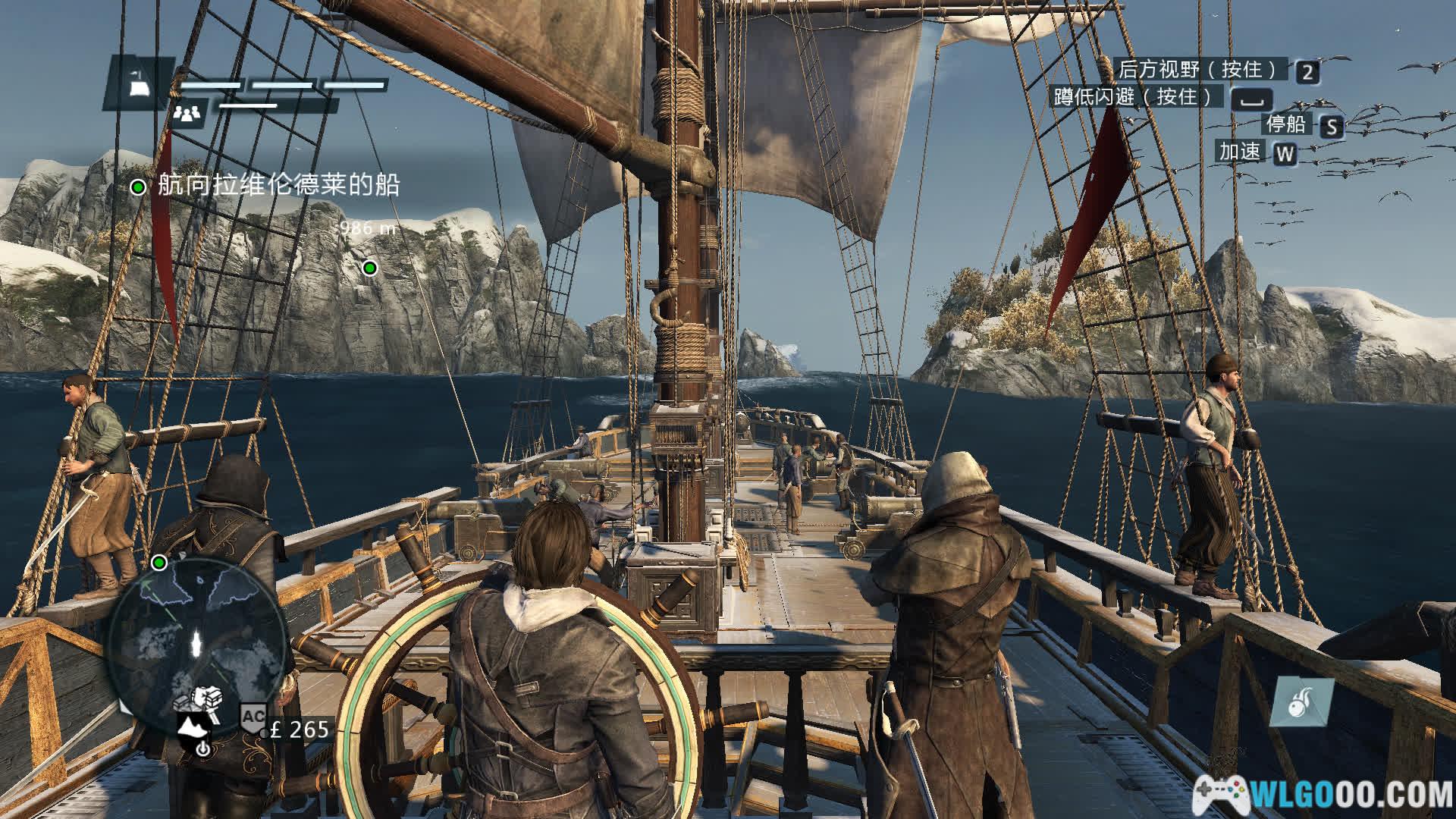
Task: Open the treasure chests icon on minimap
Action: [x=206, y=697]
